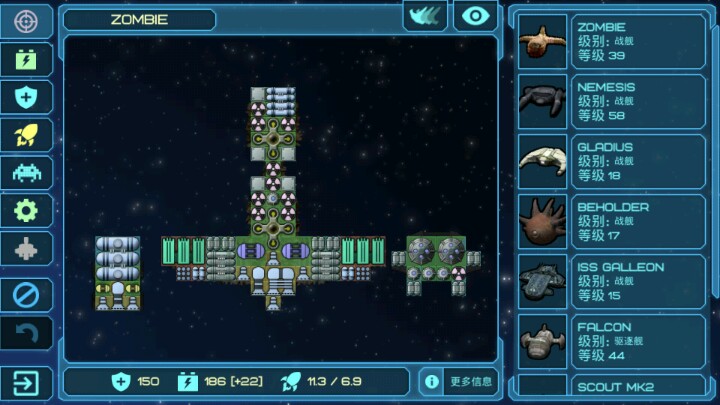The width and height of the screenshot is (720, 405).
Task: Select the FALCON ship in the list
Action: point(611,341)
